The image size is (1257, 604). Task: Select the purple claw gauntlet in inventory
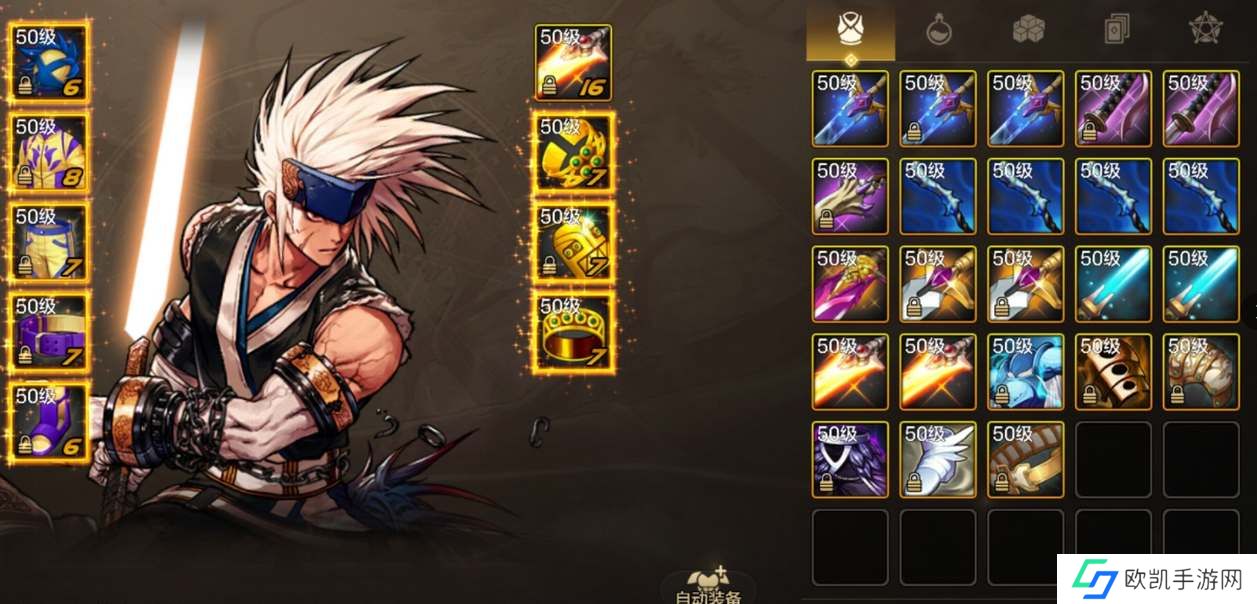[850, 196]
